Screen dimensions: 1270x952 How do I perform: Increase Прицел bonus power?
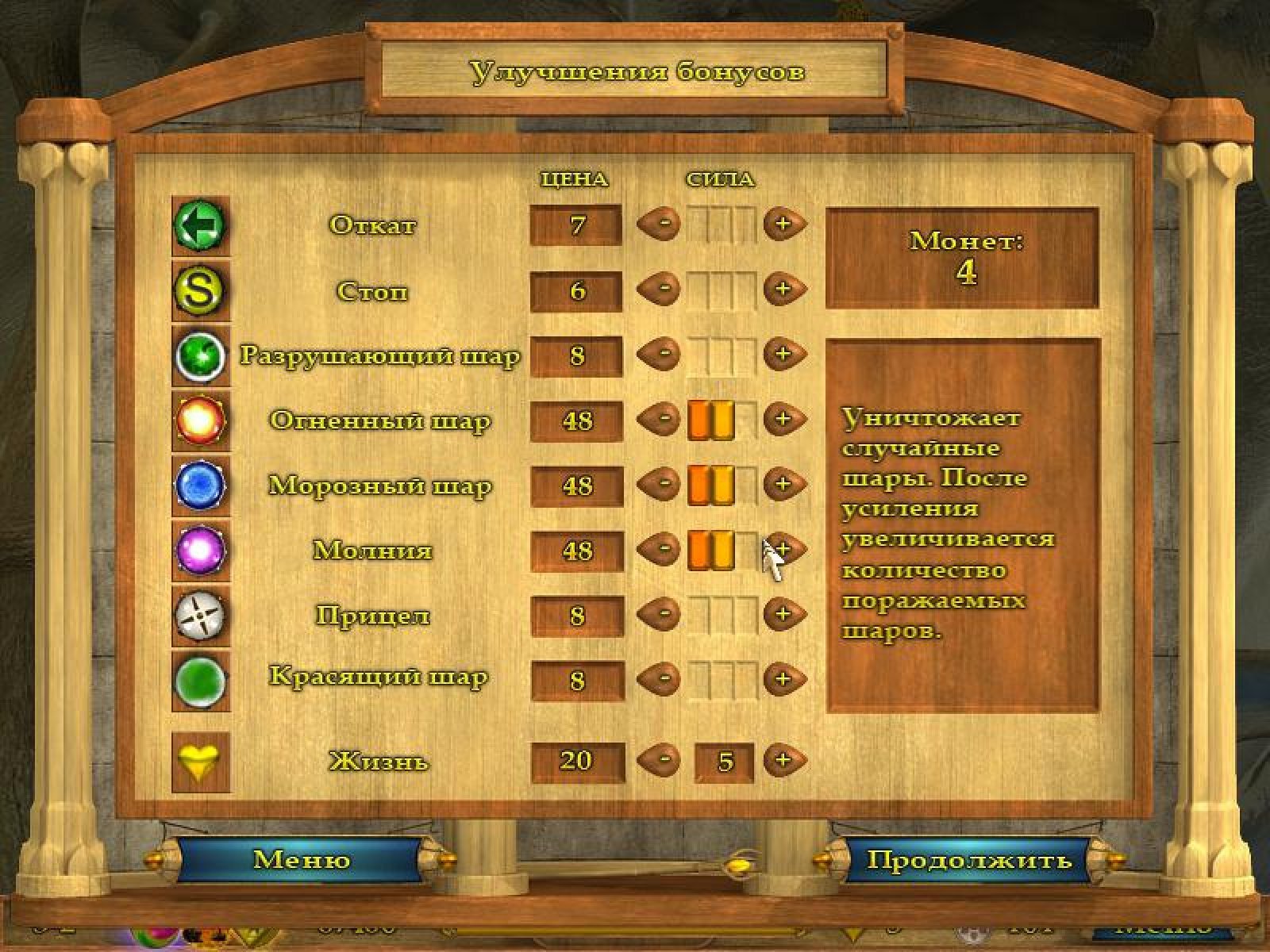pos(783,615)
